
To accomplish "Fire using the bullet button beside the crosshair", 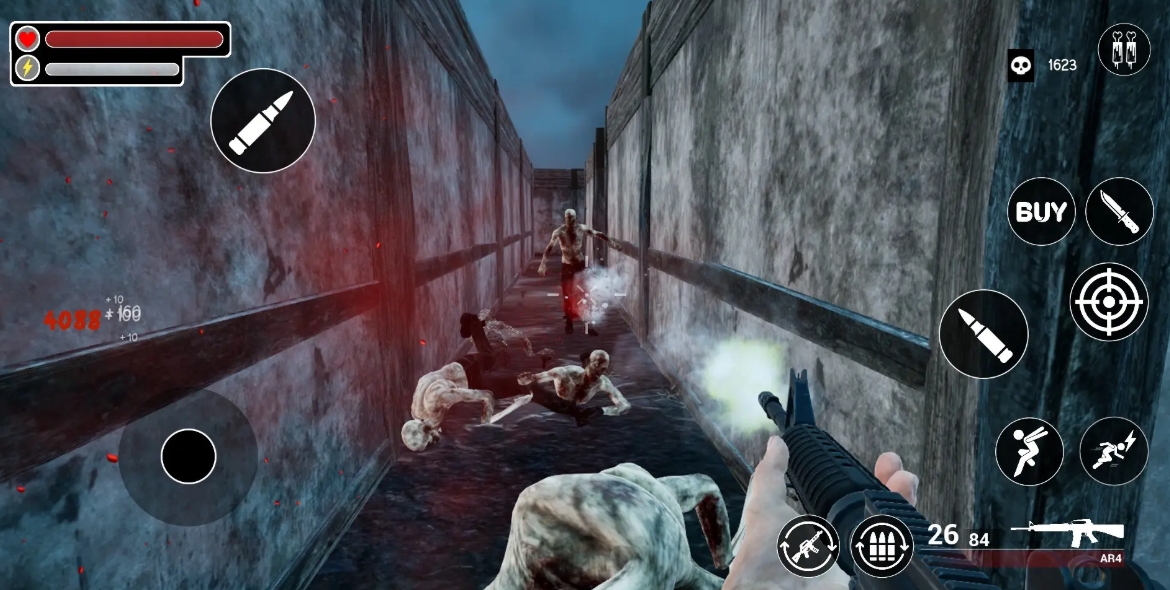I will (x=983, y=334).
